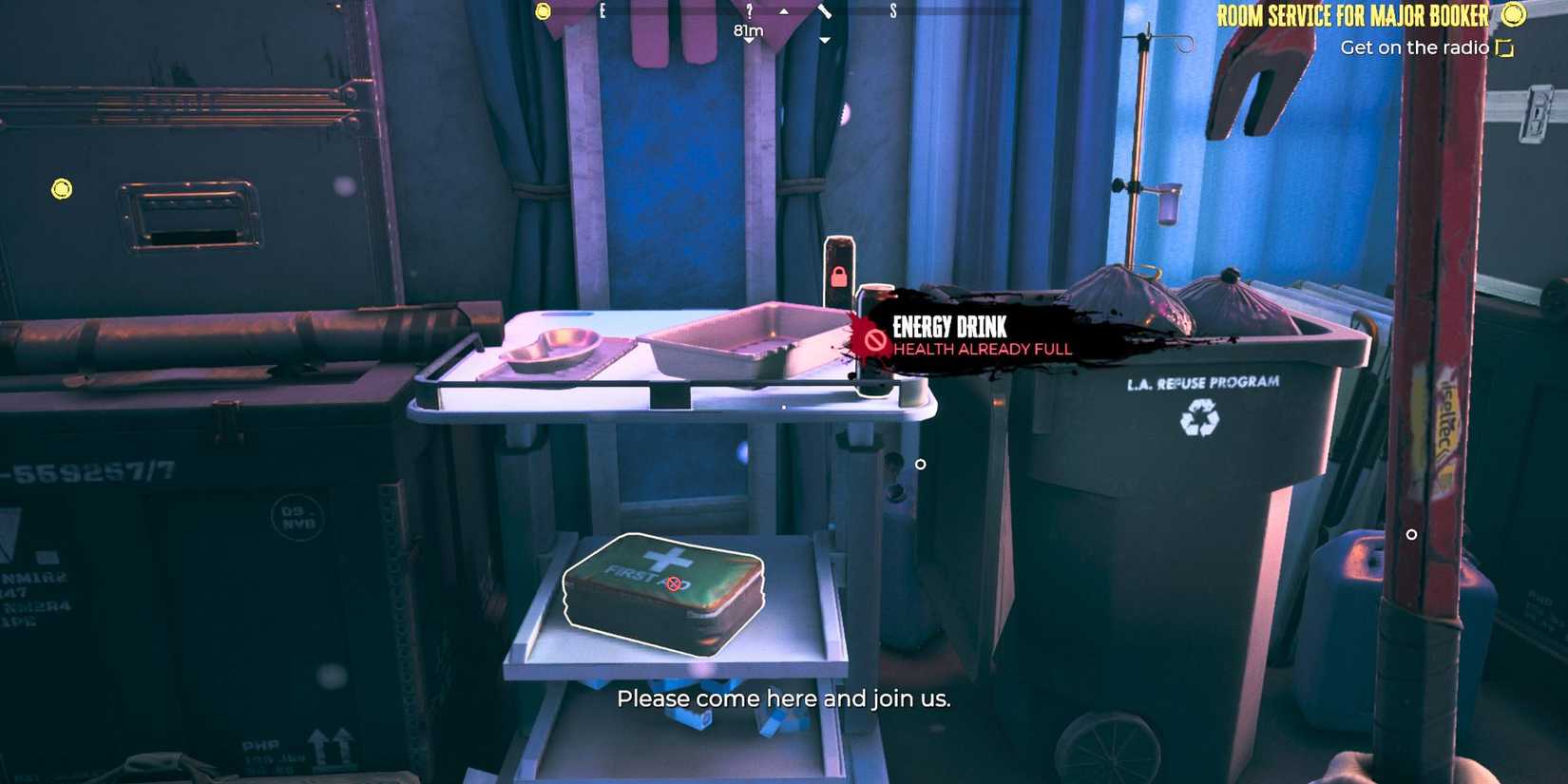Click the 81m distance marker below the compass
The height and width of the screenshot is (784, 1568).
(x=747, y=29)
